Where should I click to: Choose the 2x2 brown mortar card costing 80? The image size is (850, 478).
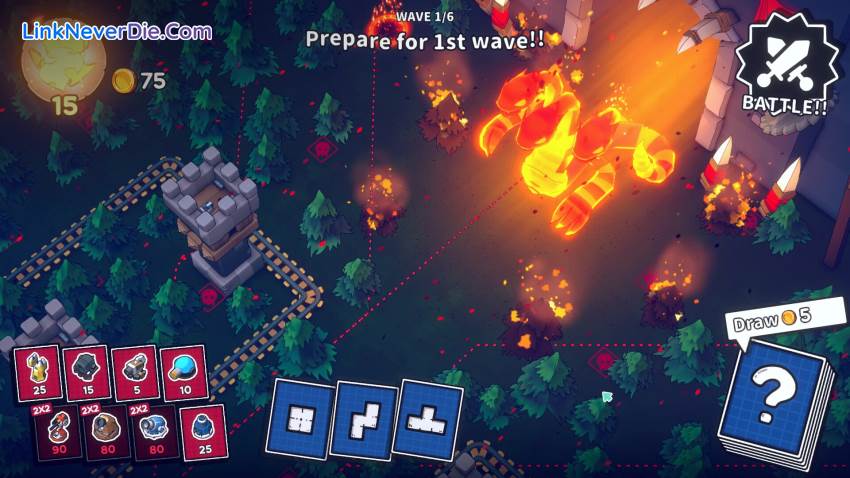(105, 432)
